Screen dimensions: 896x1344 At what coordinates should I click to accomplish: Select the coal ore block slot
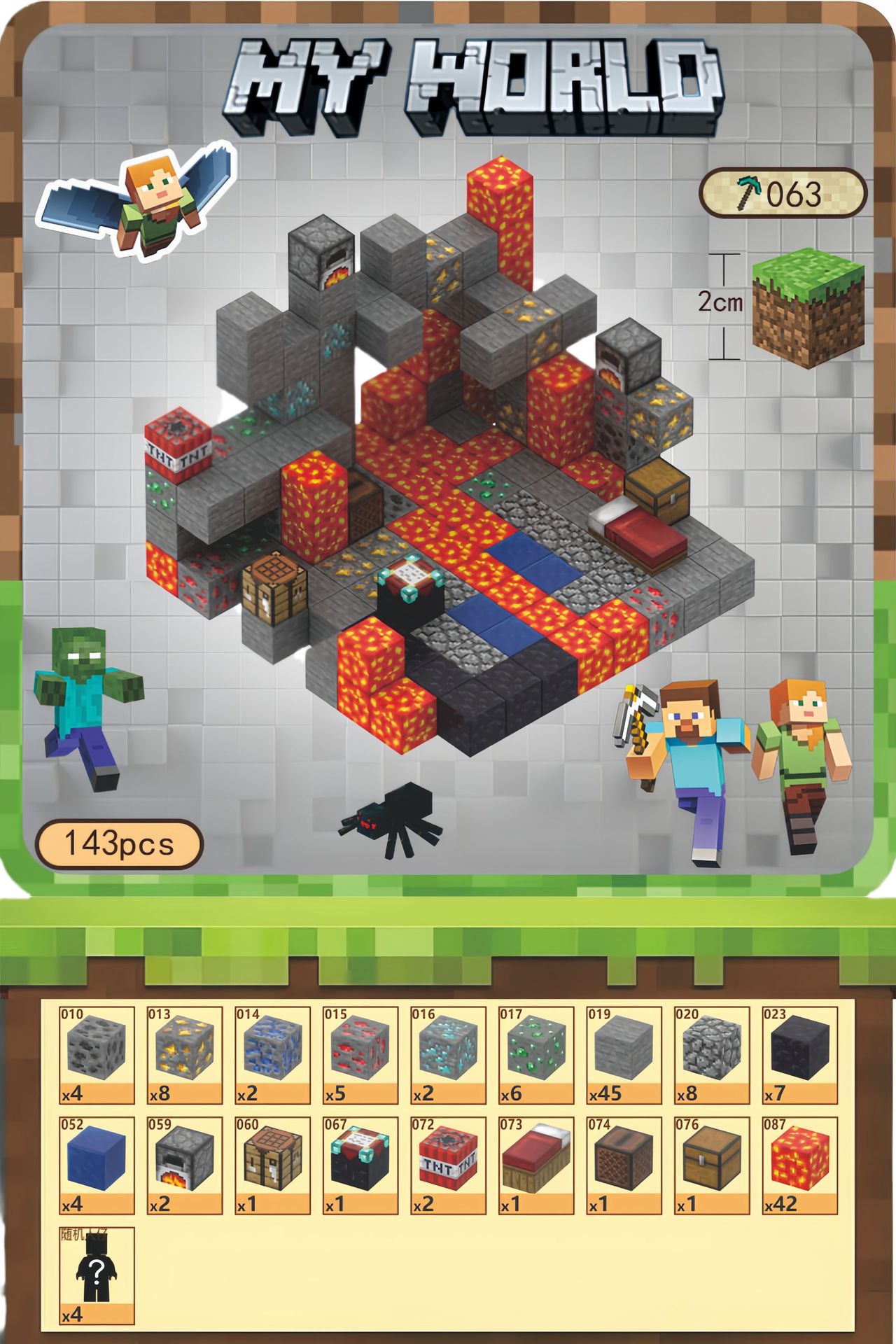97,1056
